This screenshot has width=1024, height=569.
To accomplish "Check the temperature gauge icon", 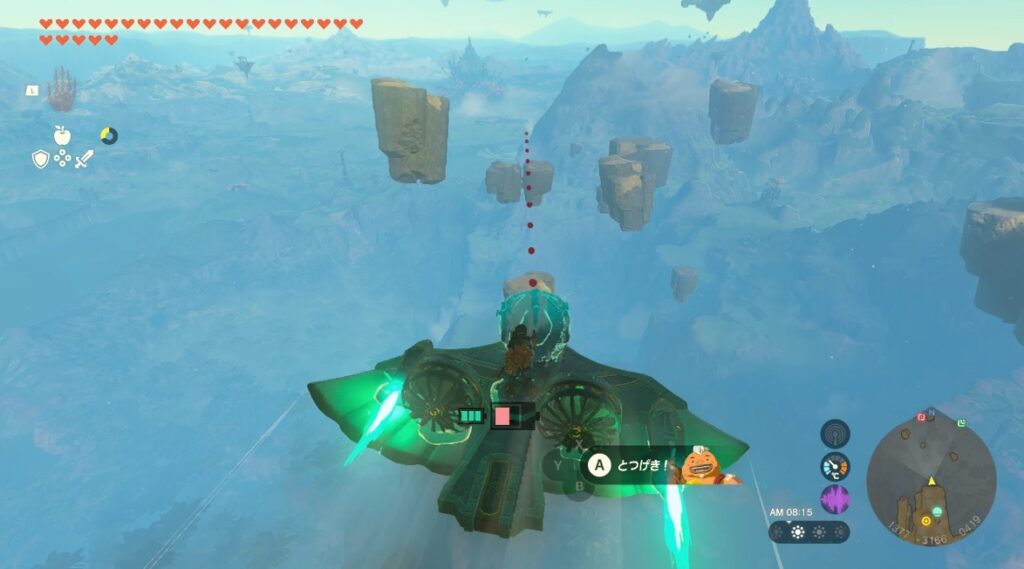I will 835,466.
